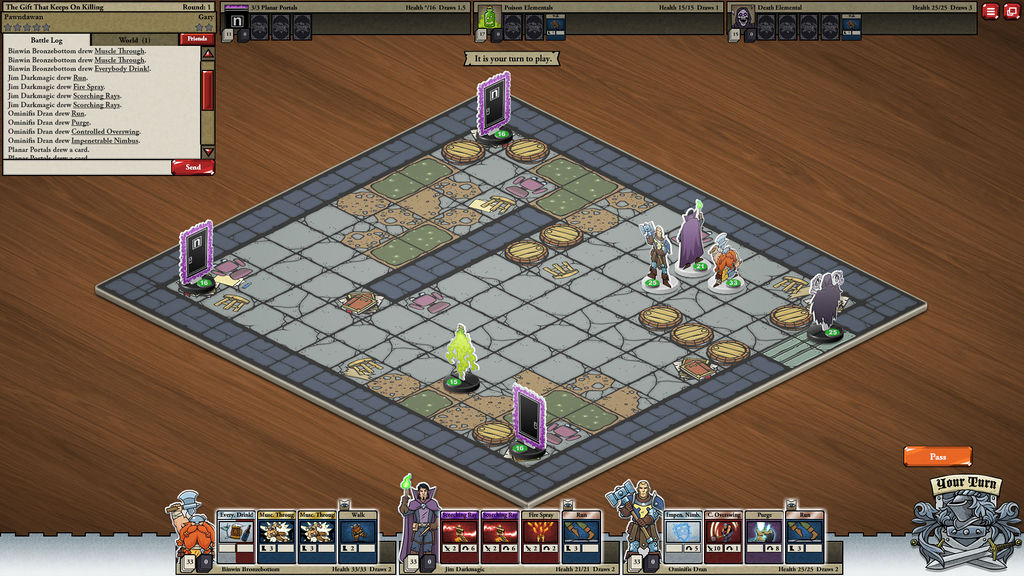1024x576 pixels.
Task: Click the battle log scroll-up arrow
Action: tap(208, 53)
